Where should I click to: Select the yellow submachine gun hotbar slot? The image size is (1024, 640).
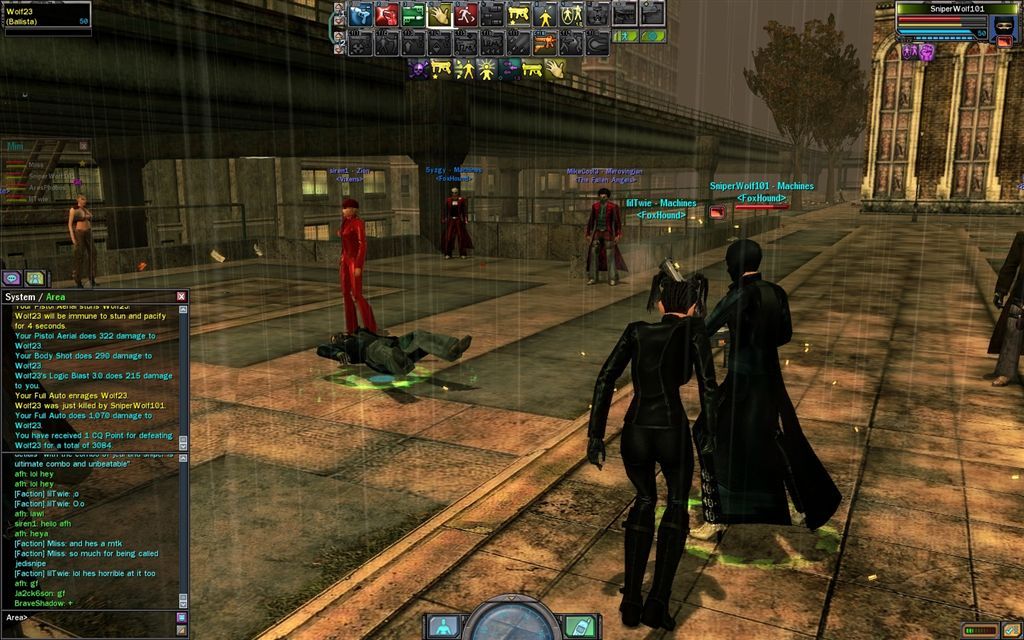pyautogui.click(x=518, y=15)
